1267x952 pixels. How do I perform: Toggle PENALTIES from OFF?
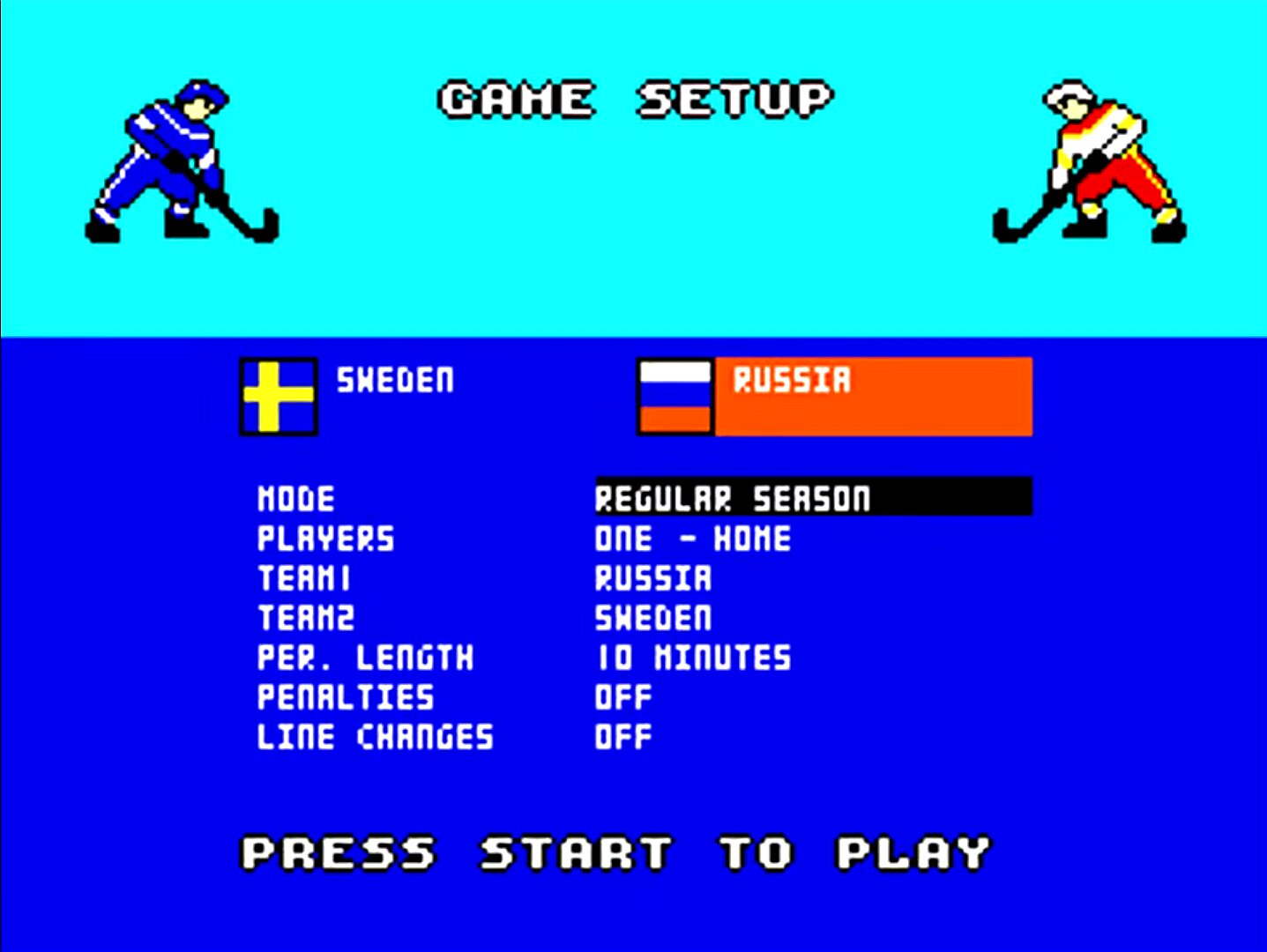[622, 697]
